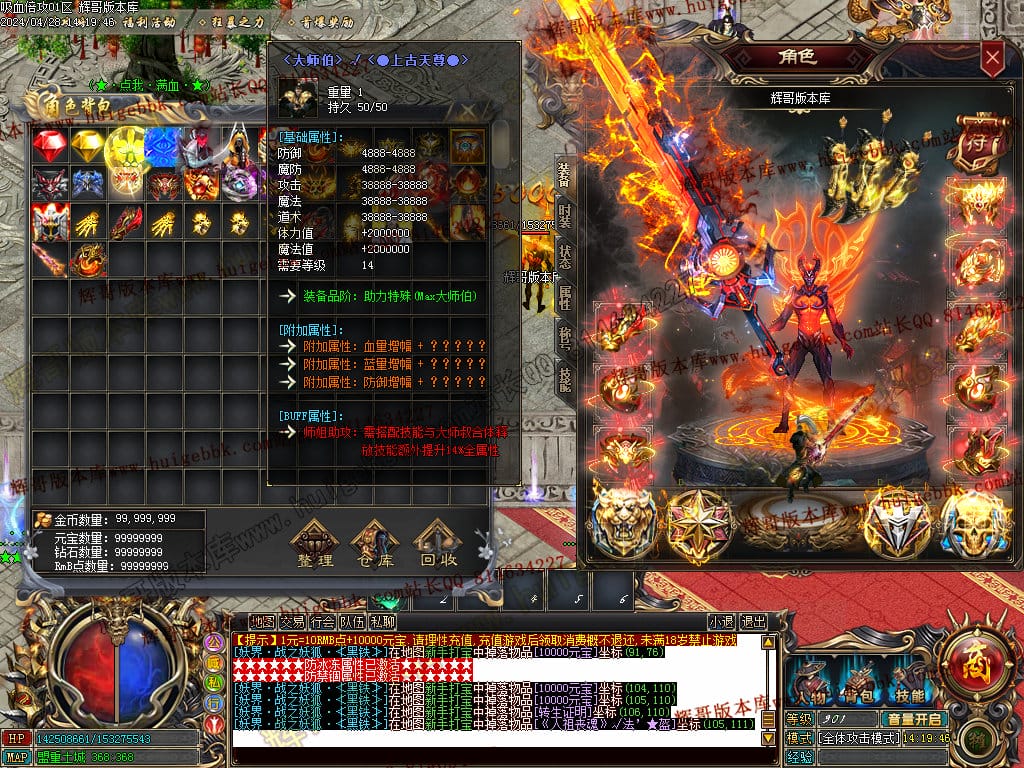Show the 属性 attributes tab
Viewport: 1024px width, 768px height.
point(565,298)
